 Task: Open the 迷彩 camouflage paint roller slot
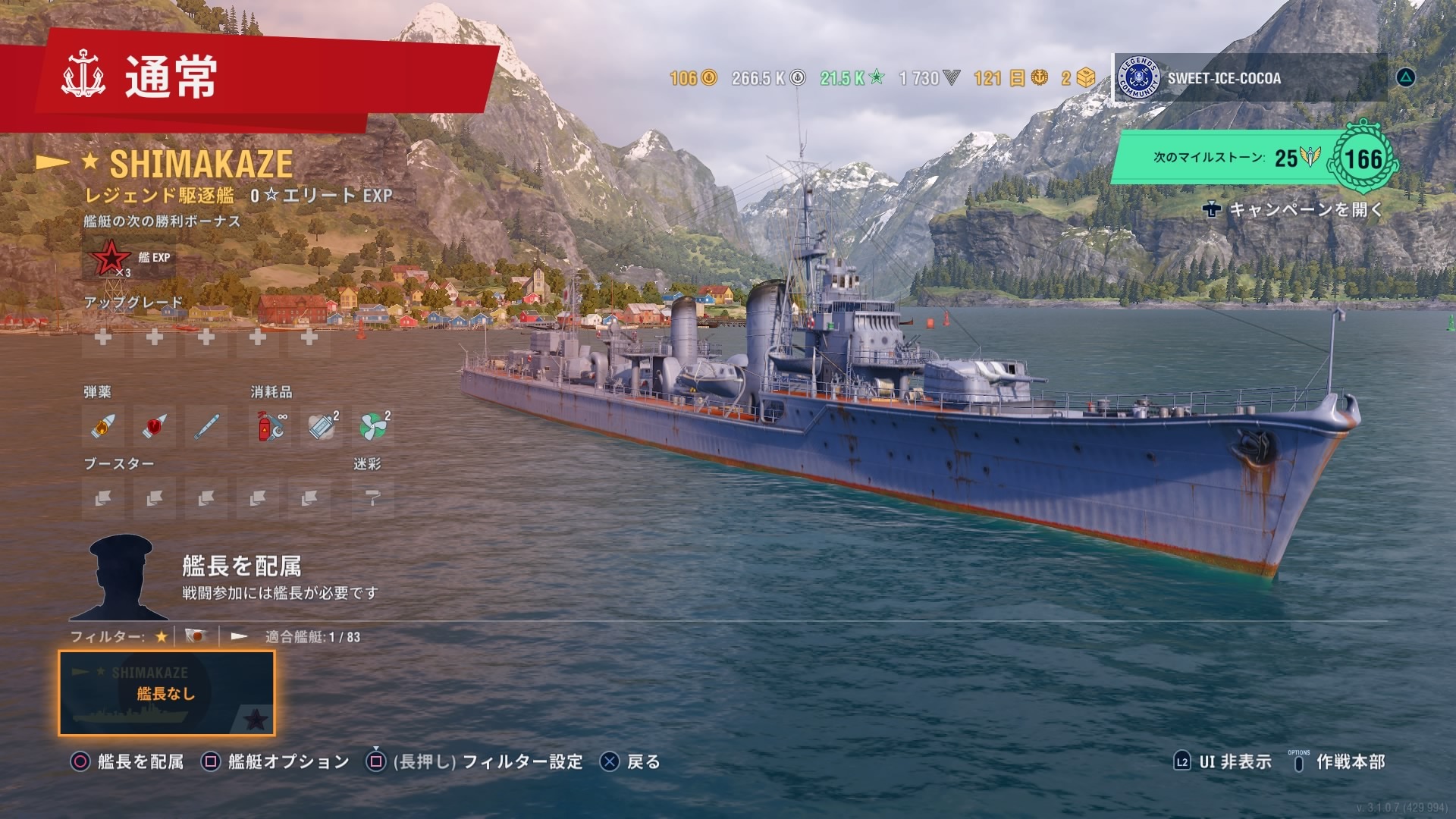click(x=372, y=498)
